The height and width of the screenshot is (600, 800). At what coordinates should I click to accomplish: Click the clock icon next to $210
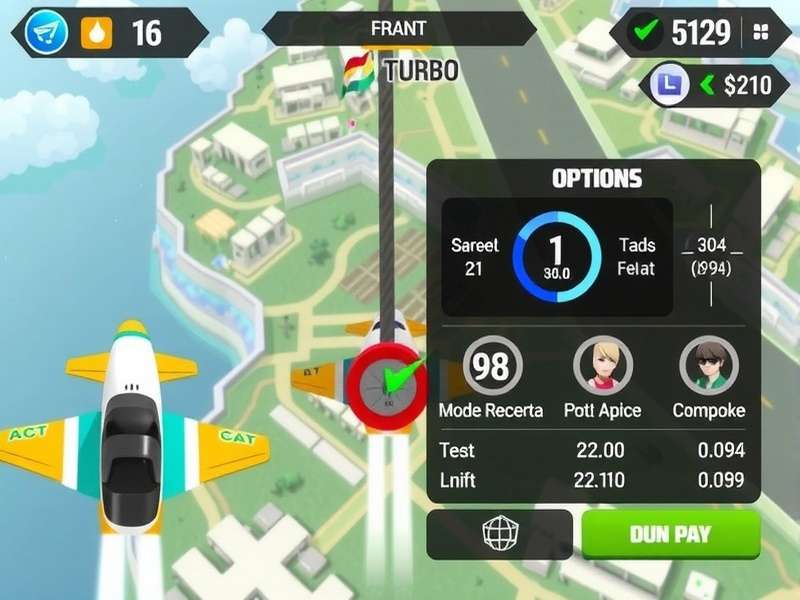tap(665, 85)
